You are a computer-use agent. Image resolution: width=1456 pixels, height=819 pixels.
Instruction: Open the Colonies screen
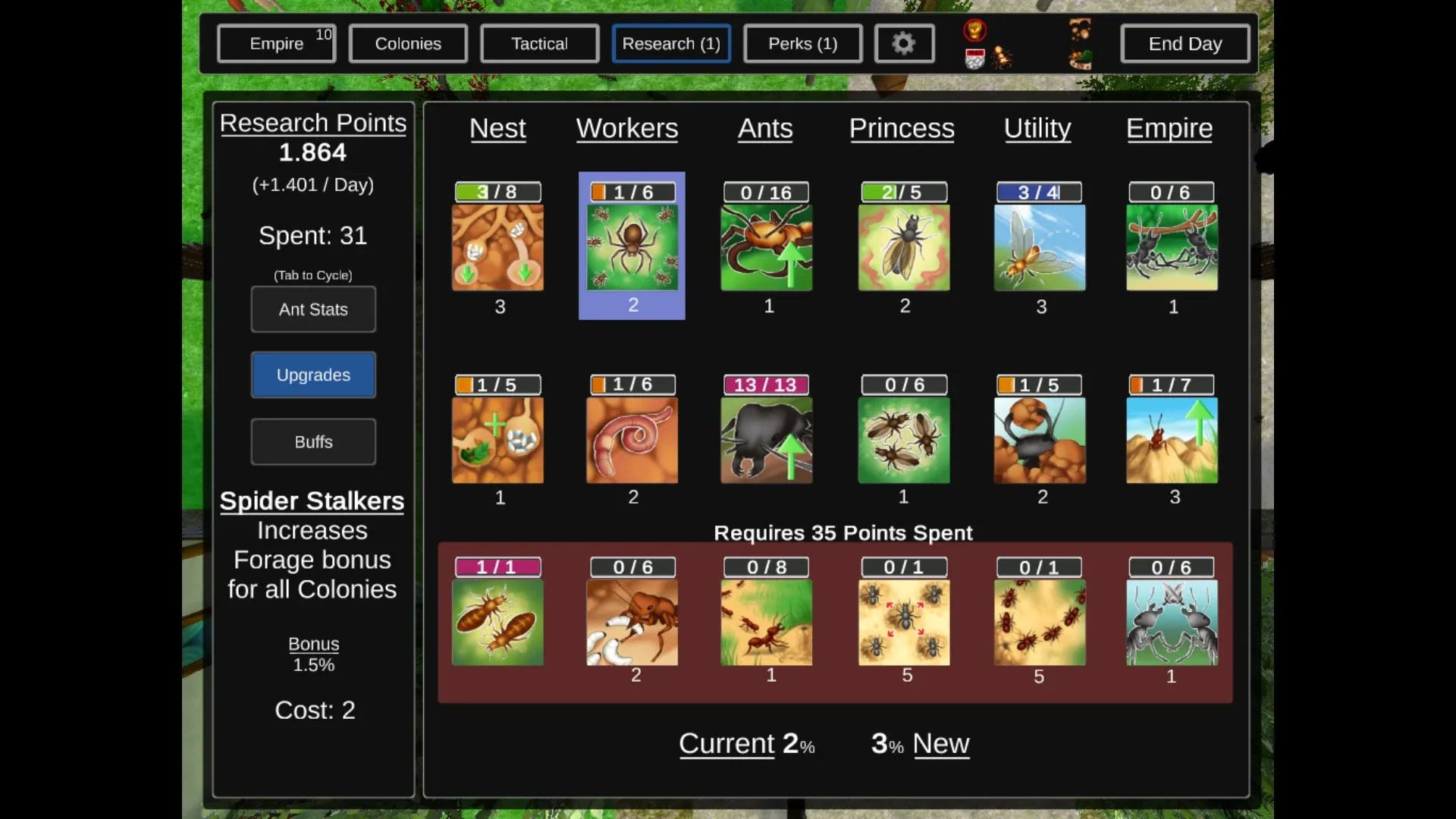(408, 43)
